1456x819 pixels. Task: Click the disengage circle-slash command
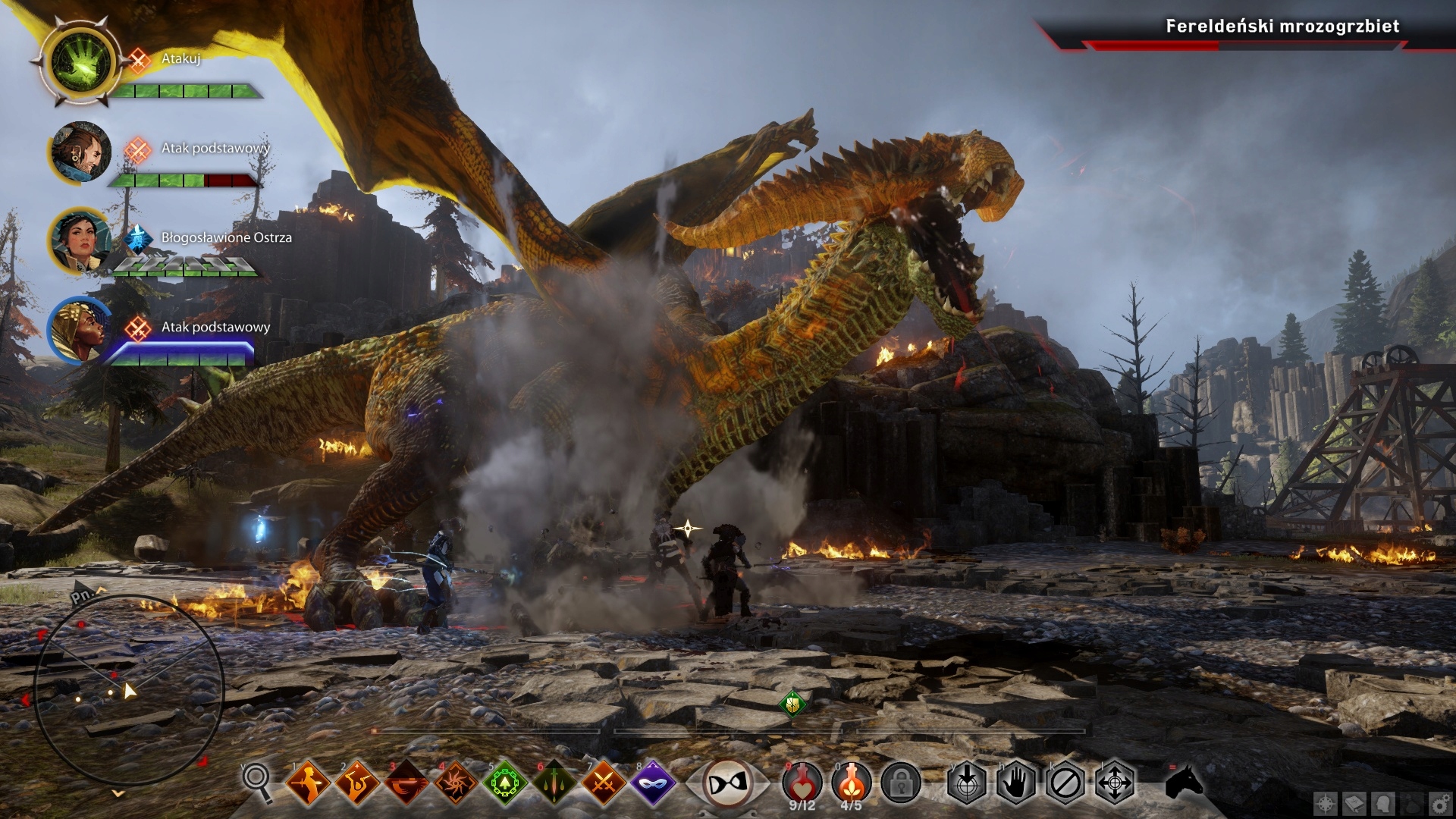1065,782
